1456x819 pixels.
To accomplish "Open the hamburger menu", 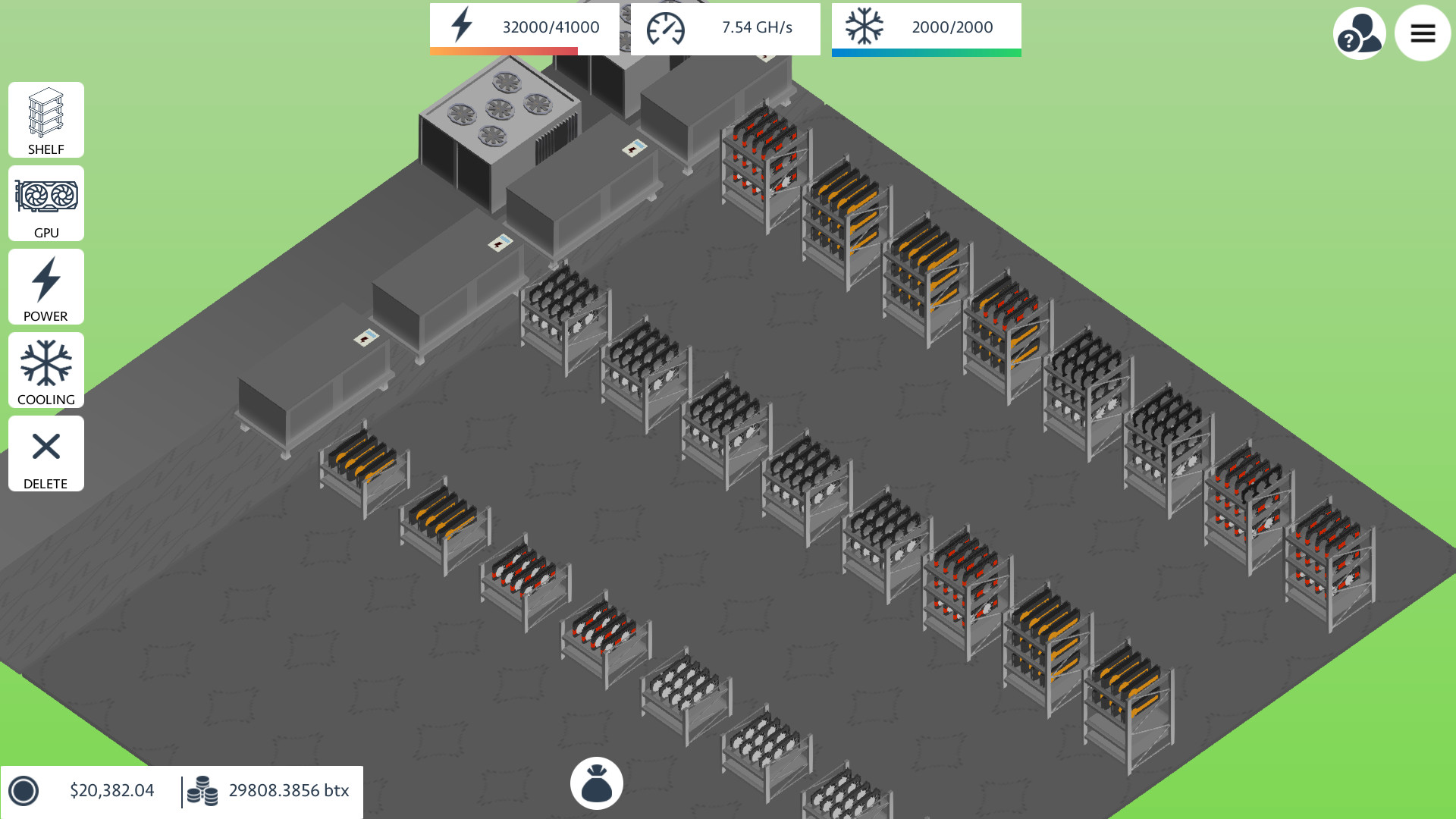I will [x=1423, y=33].
